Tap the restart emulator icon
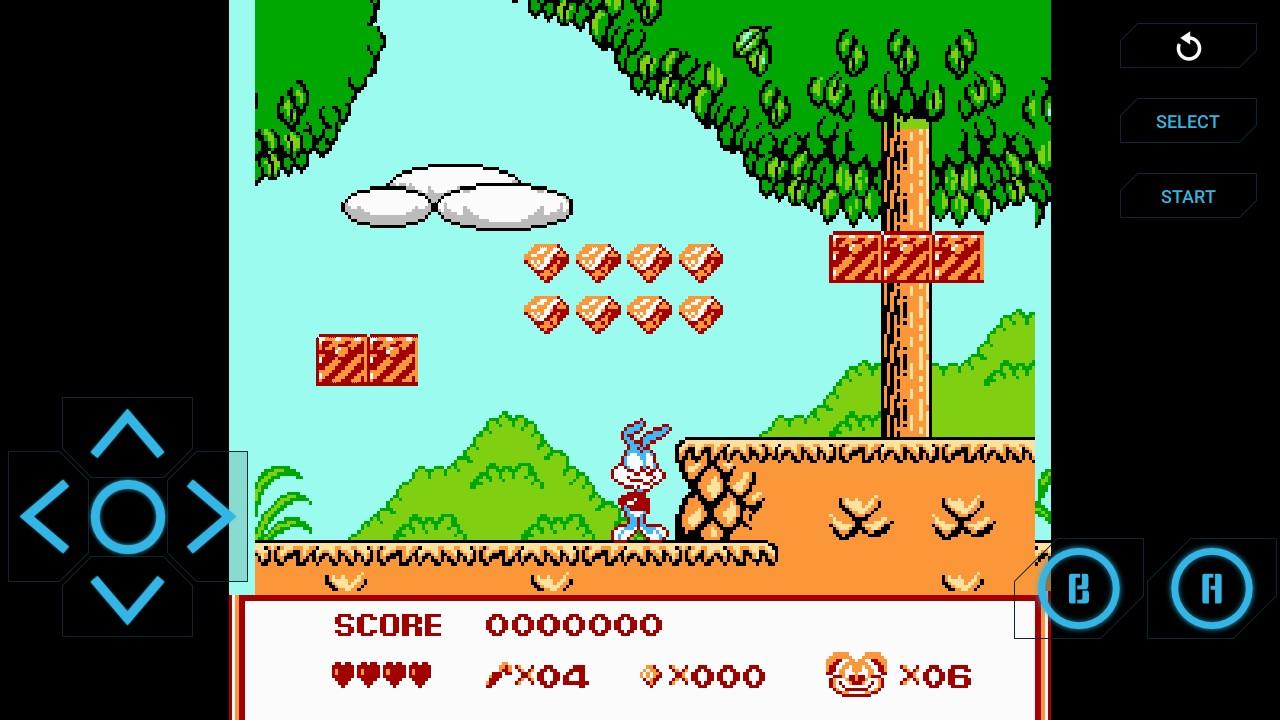 pos(1188,46)
